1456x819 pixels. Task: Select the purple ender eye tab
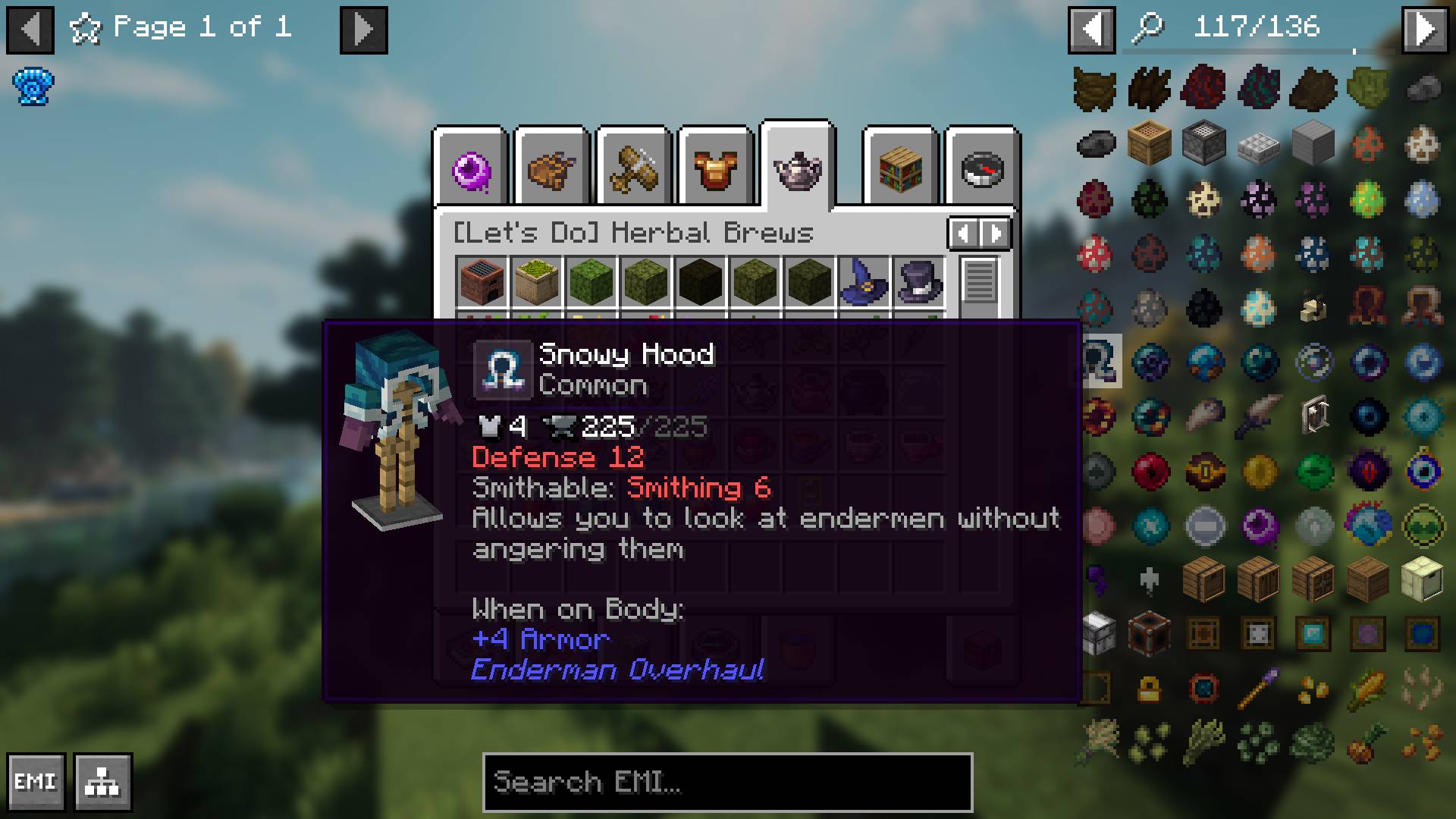(x=471, y=167)
